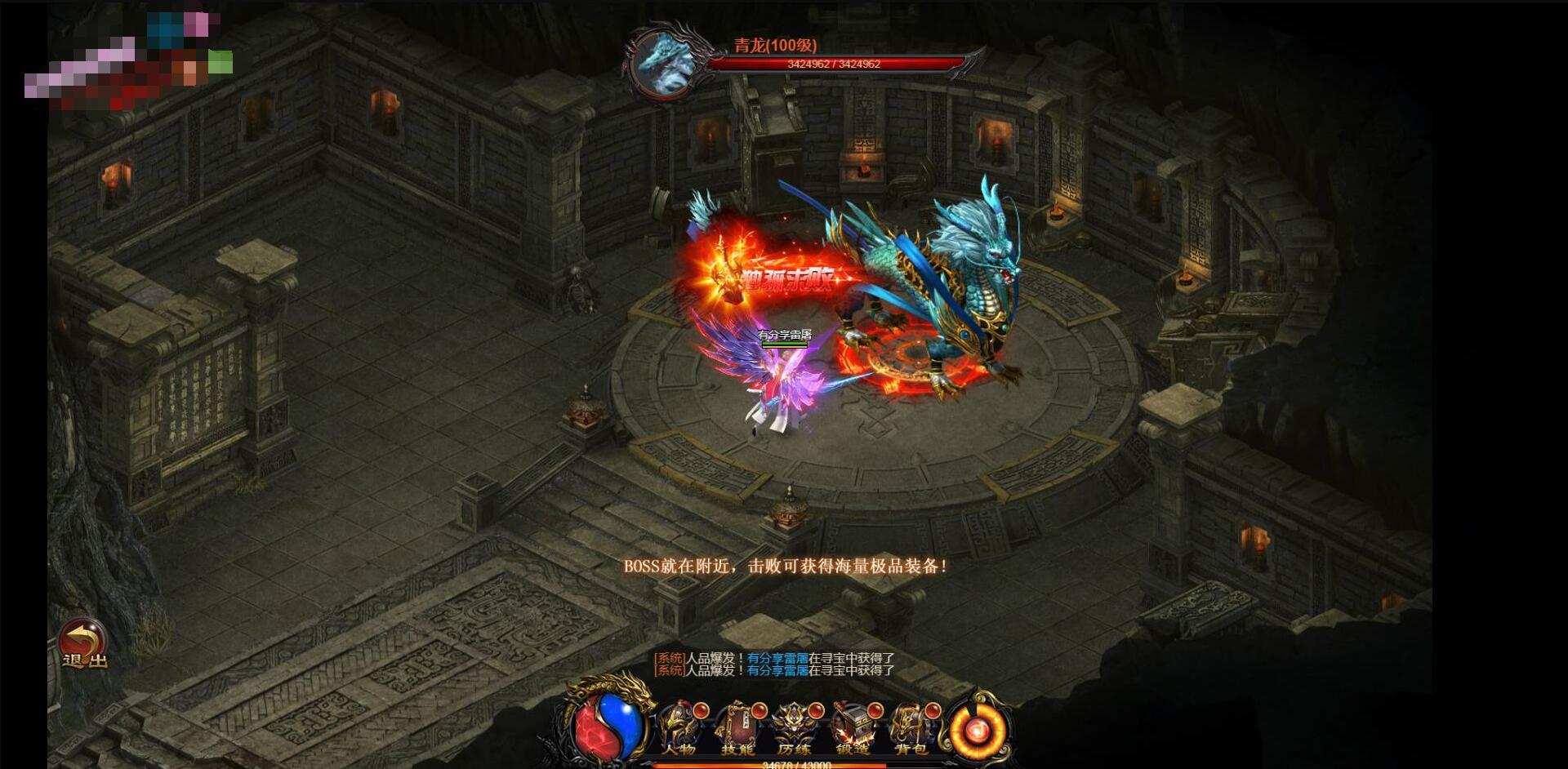Open the 人物 character panel
1568x769 pixels.
coord(679,728)
